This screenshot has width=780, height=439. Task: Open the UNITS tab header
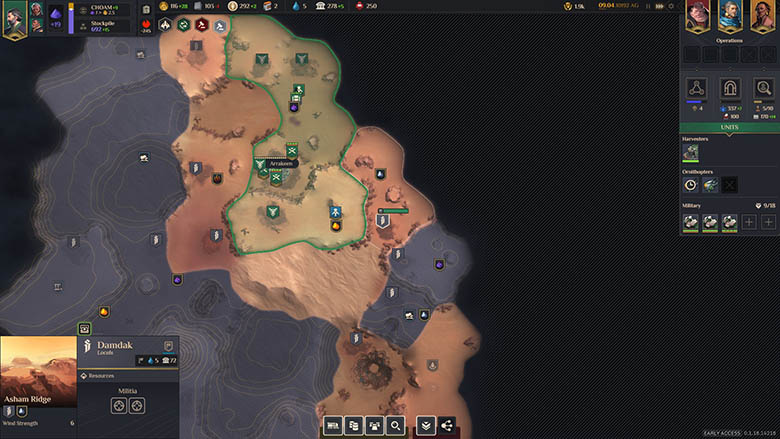(x=729, y=128)
